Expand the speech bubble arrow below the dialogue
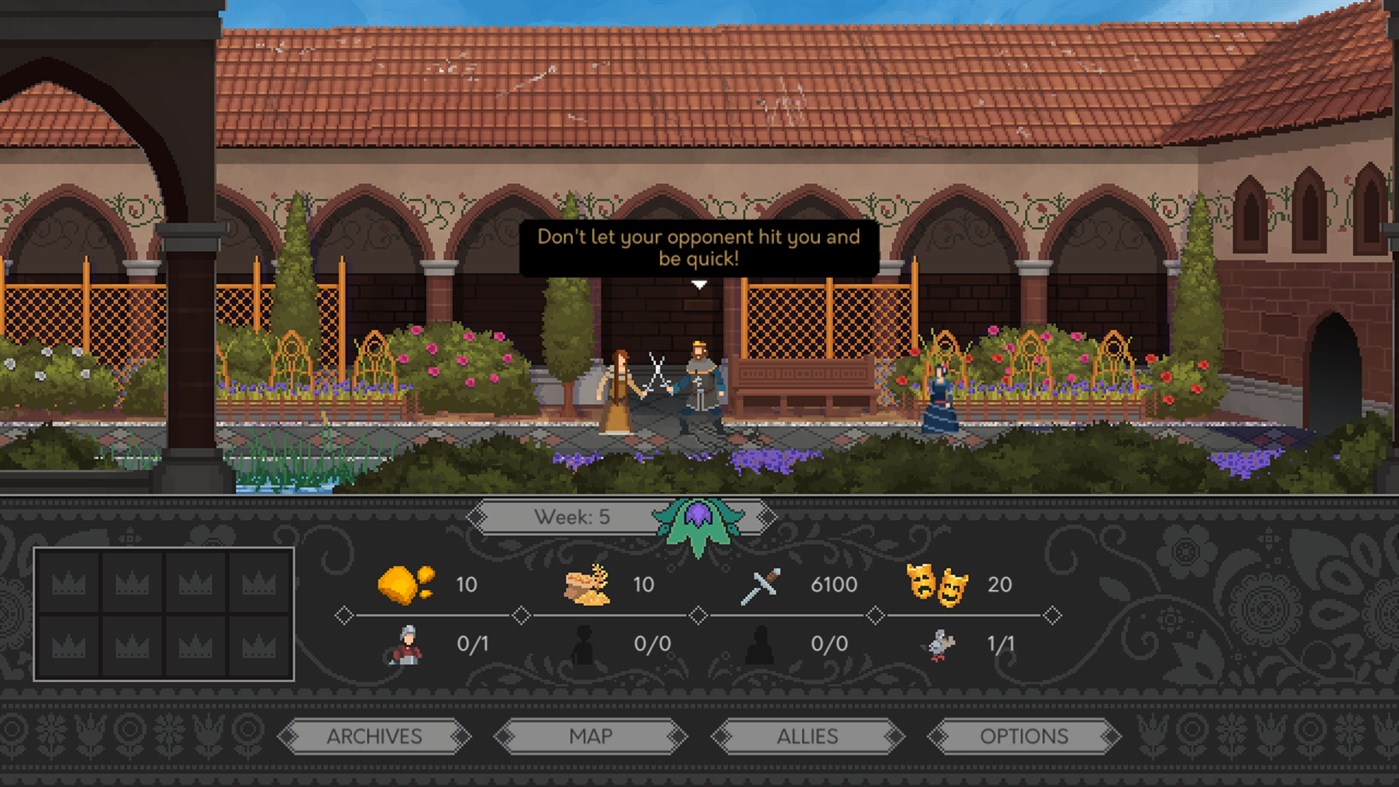This screenshot has height=787, width=1399. point(698,284)
